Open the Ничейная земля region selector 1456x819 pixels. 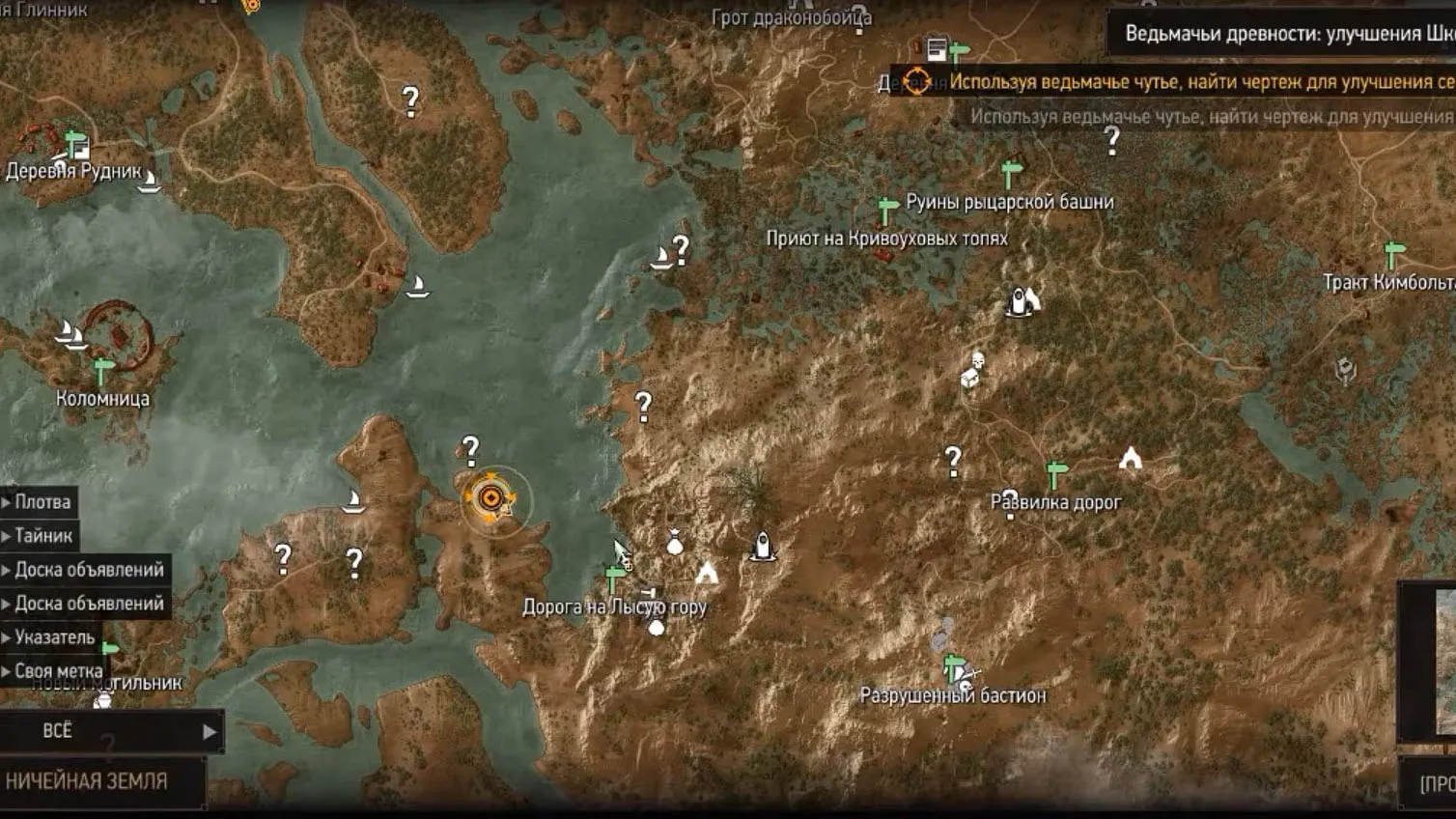pos(87,781)
